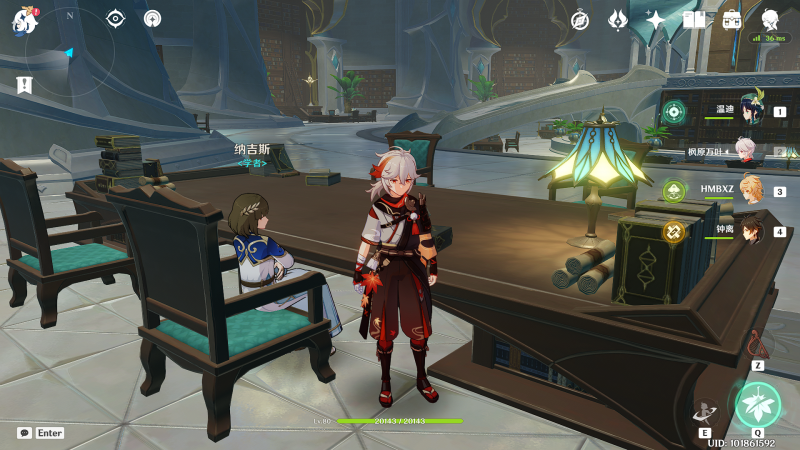
Task: Open the wish-style circular icon beside the eye
Action: [152, 18]
